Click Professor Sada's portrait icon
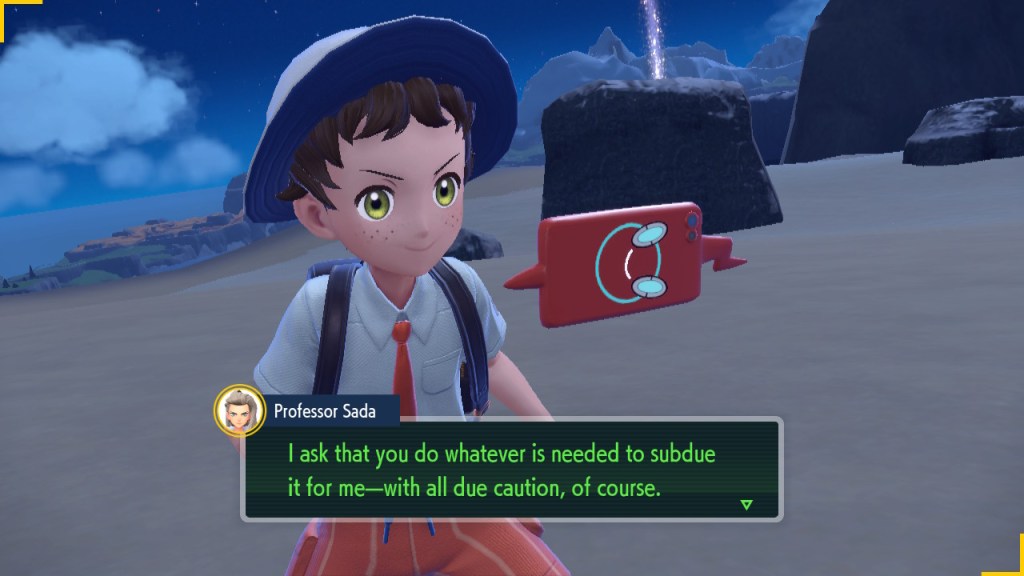 click(x=239, y=409)
